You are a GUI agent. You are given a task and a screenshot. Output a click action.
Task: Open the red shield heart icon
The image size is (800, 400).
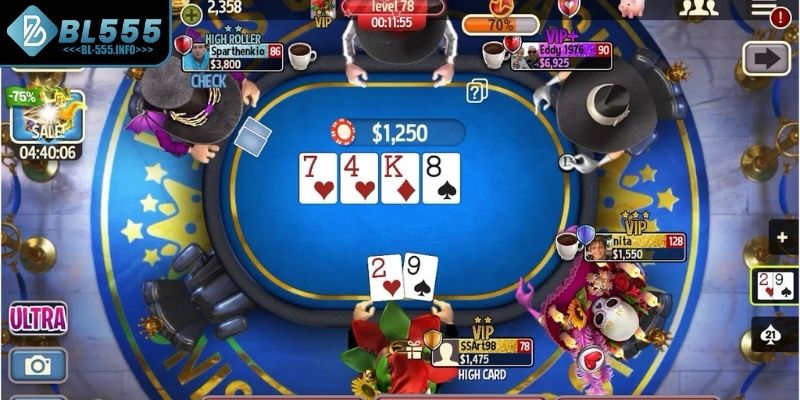pyautogui.click(x=568, y=8)
